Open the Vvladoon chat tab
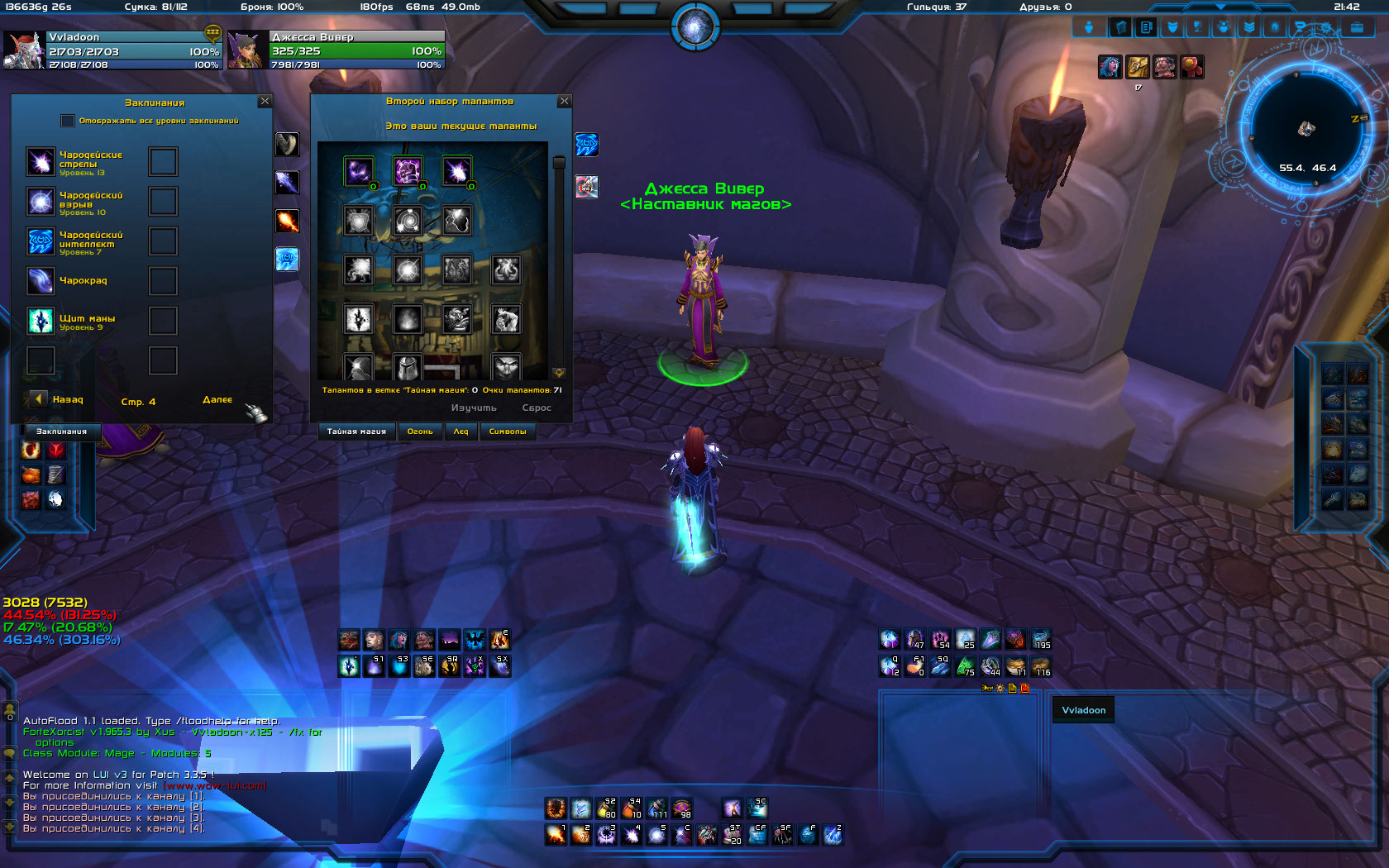 pos(1083,710)
